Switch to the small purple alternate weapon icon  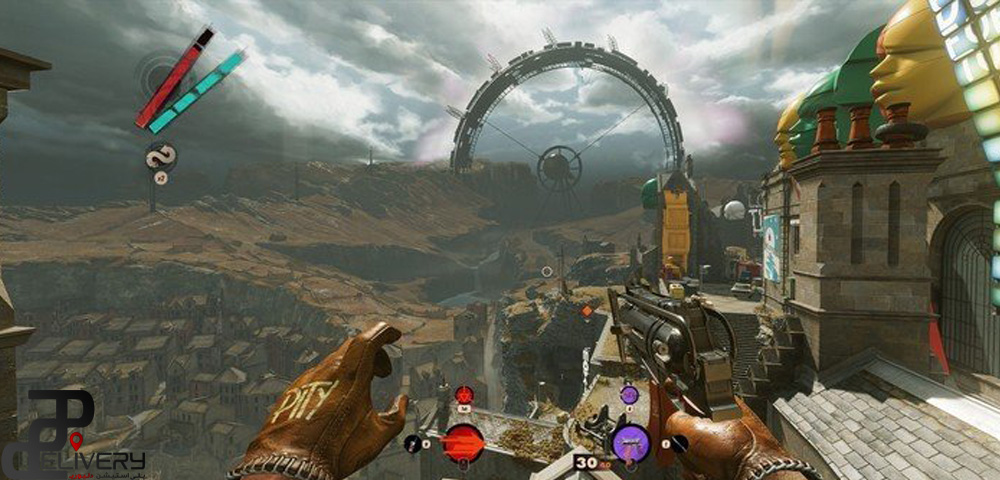628,395
